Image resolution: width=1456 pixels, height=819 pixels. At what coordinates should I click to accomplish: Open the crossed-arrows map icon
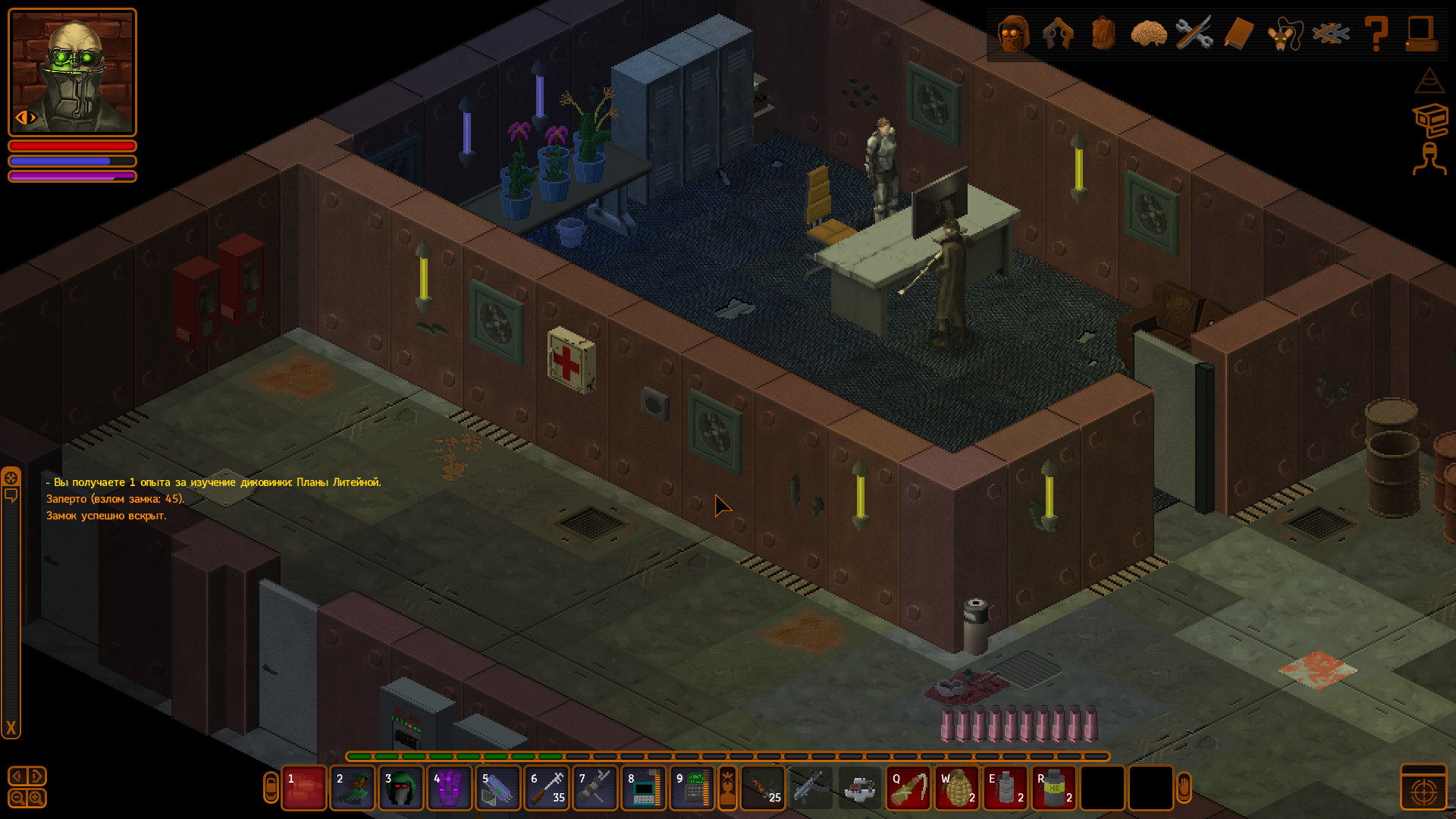click(x=1331, y=34)
